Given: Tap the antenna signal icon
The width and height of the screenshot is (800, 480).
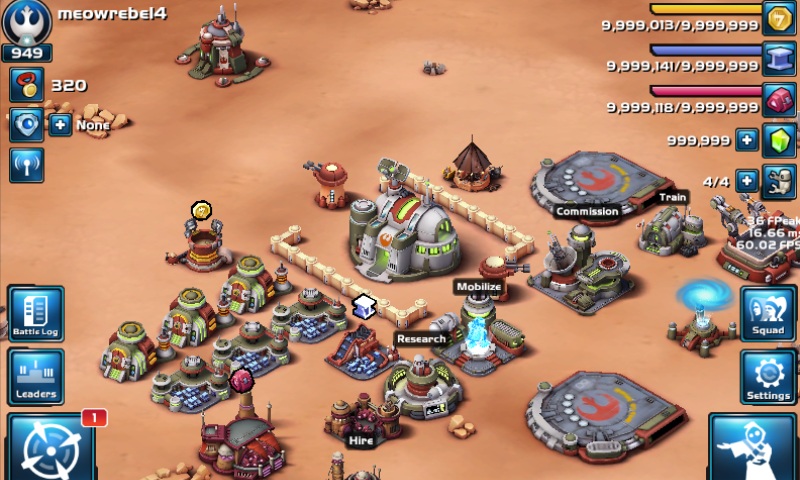Looking at the screenshot, I should [x=26, y=165].
